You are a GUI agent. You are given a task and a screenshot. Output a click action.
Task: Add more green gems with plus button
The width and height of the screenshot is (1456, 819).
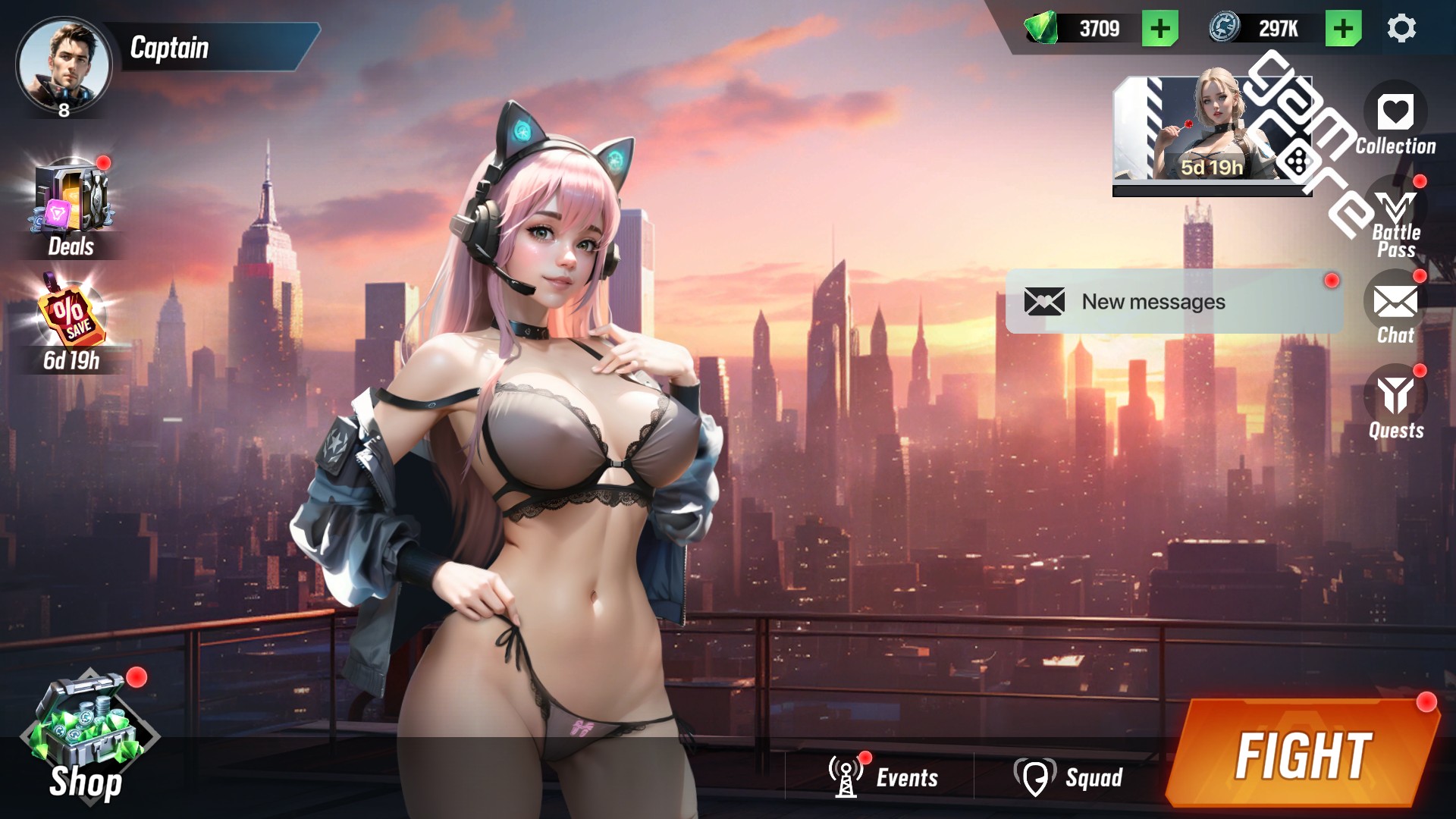click(x=1159, y=29)
